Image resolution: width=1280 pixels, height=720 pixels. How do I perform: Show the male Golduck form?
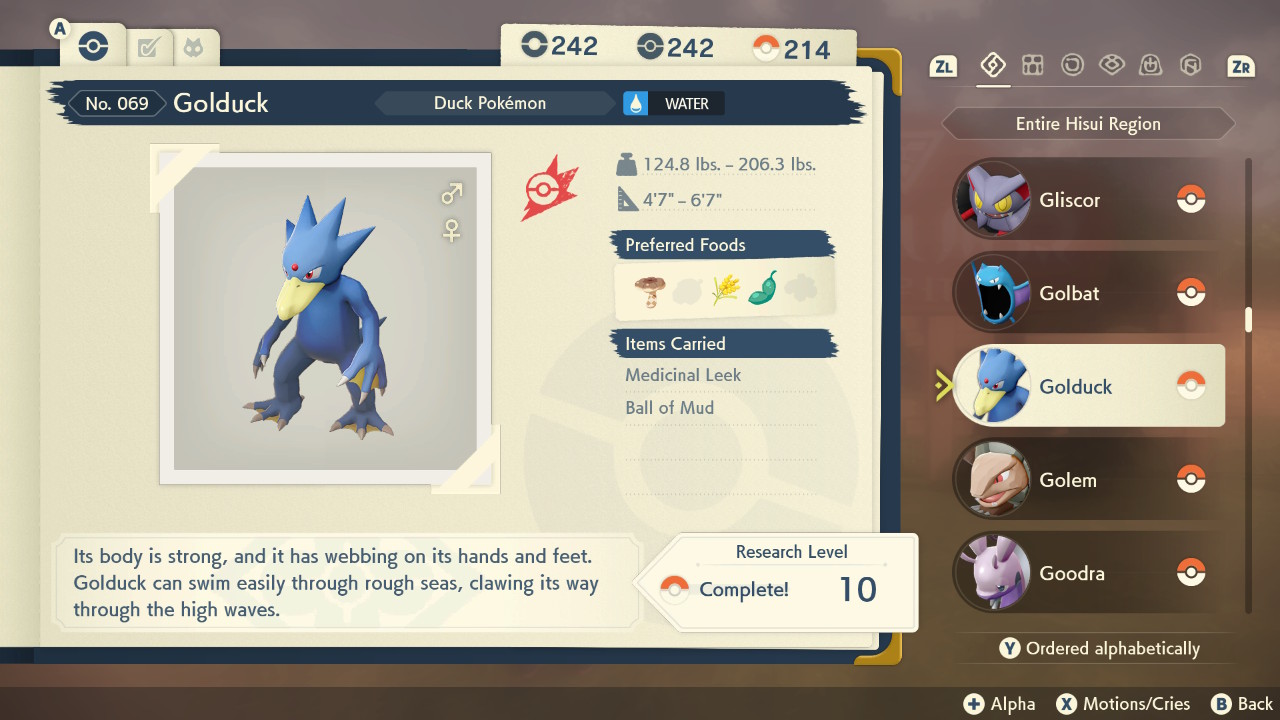pos(452,193)
